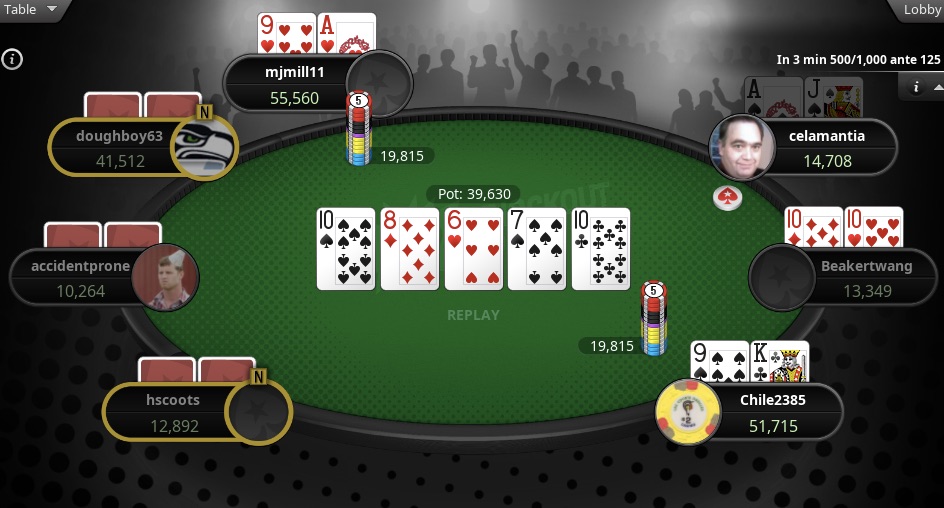The image size is (944, 508).
Task: Click Chile2385's yellow chip avatar
Action: click(x=689, y=412)
